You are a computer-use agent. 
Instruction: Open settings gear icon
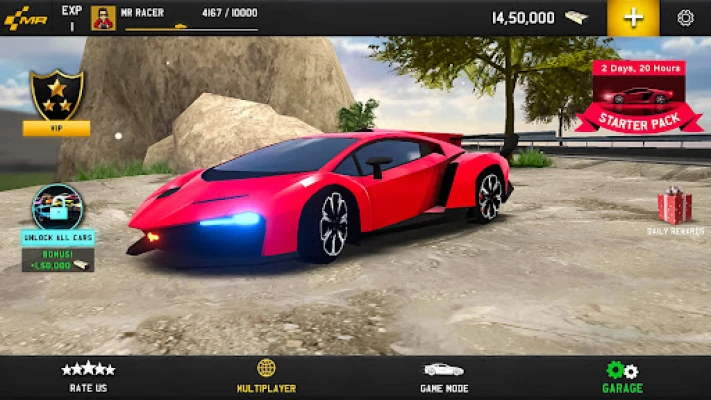tap(685, 17)
